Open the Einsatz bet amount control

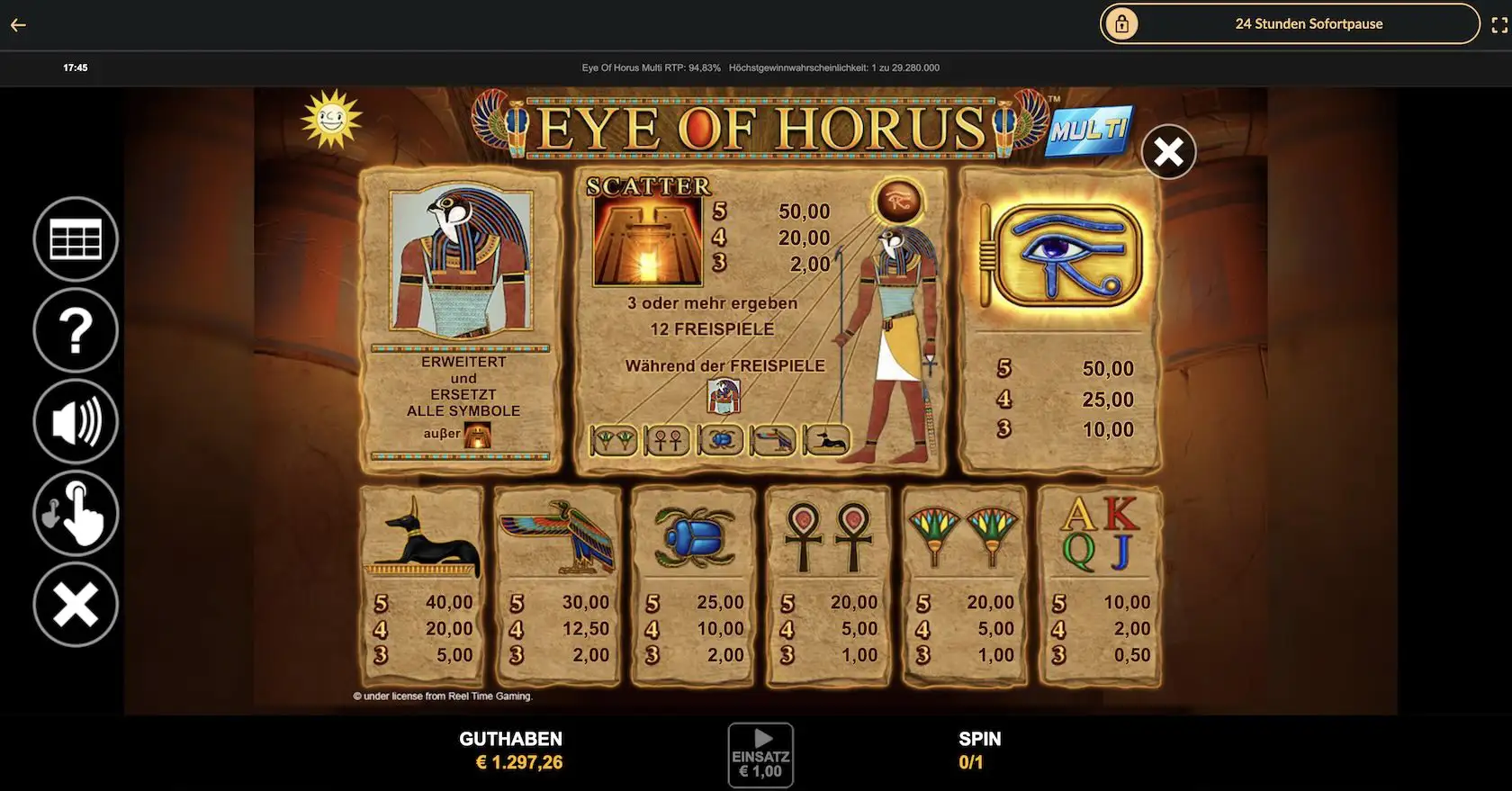coord(760,755)
